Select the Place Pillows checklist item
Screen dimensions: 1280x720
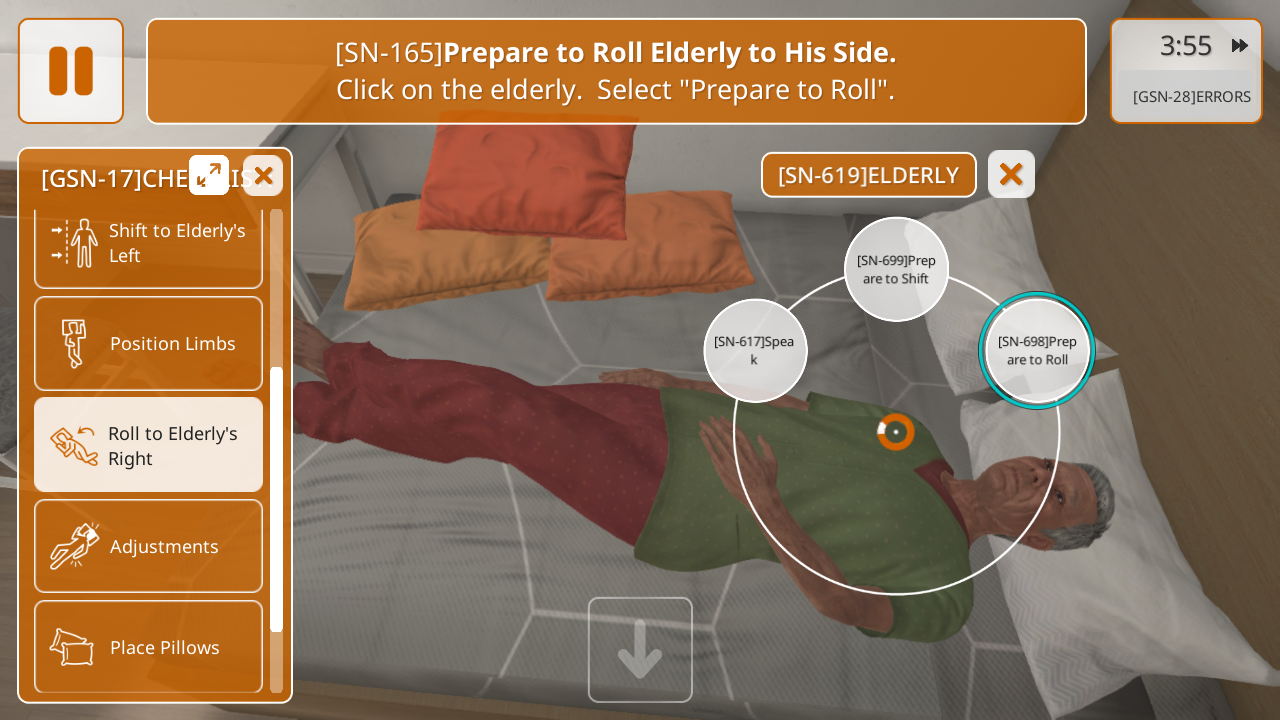click(148, 647)
